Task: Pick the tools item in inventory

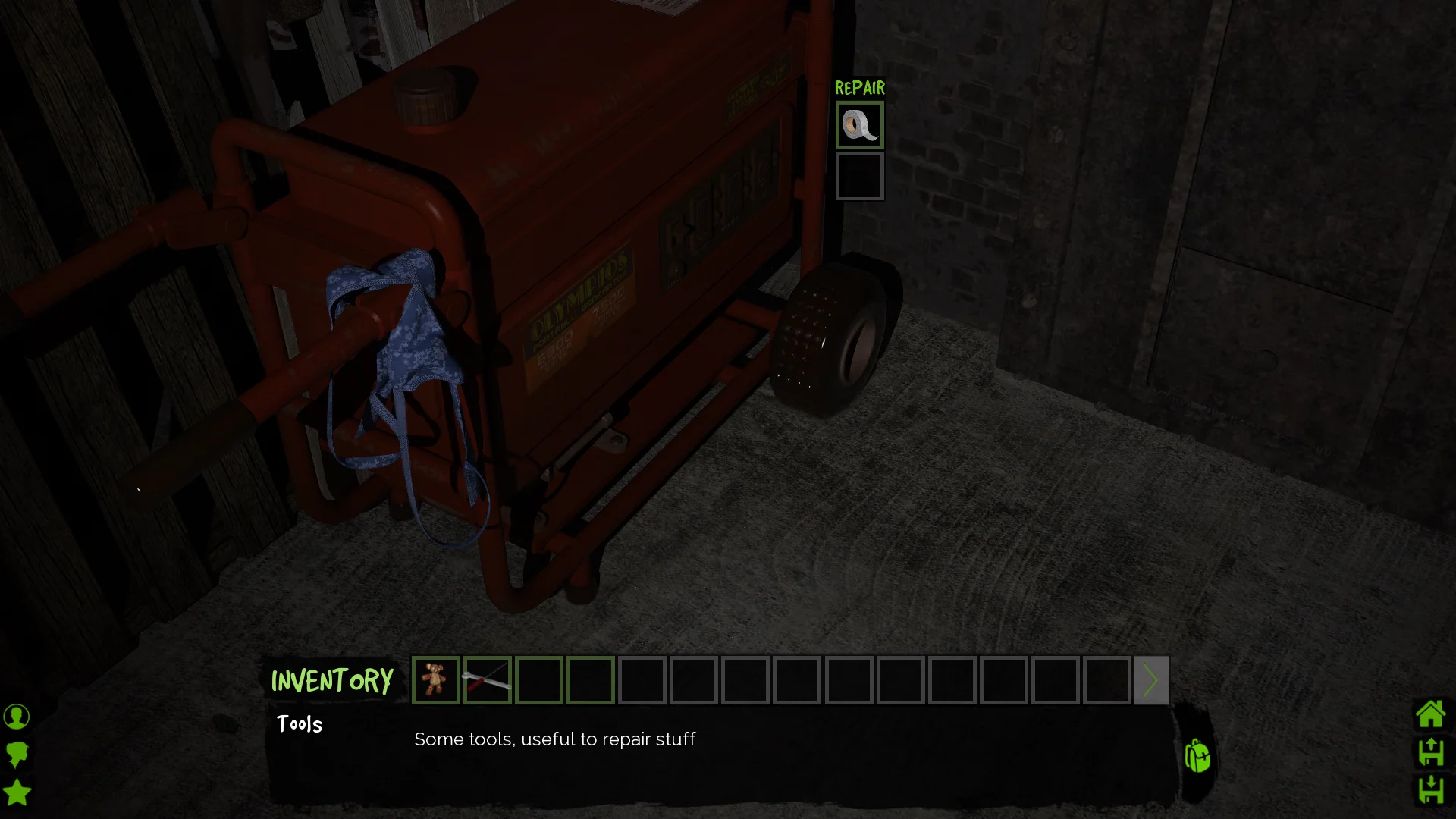Action: pyautogui.click(x=487, y=680)
